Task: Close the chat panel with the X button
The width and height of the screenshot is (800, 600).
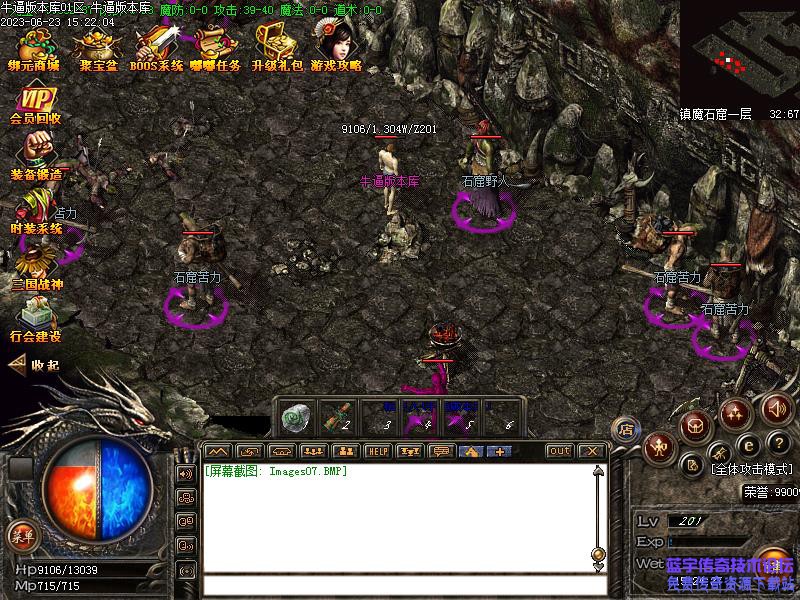Action: pyautogui.click(x=592, y=451)
